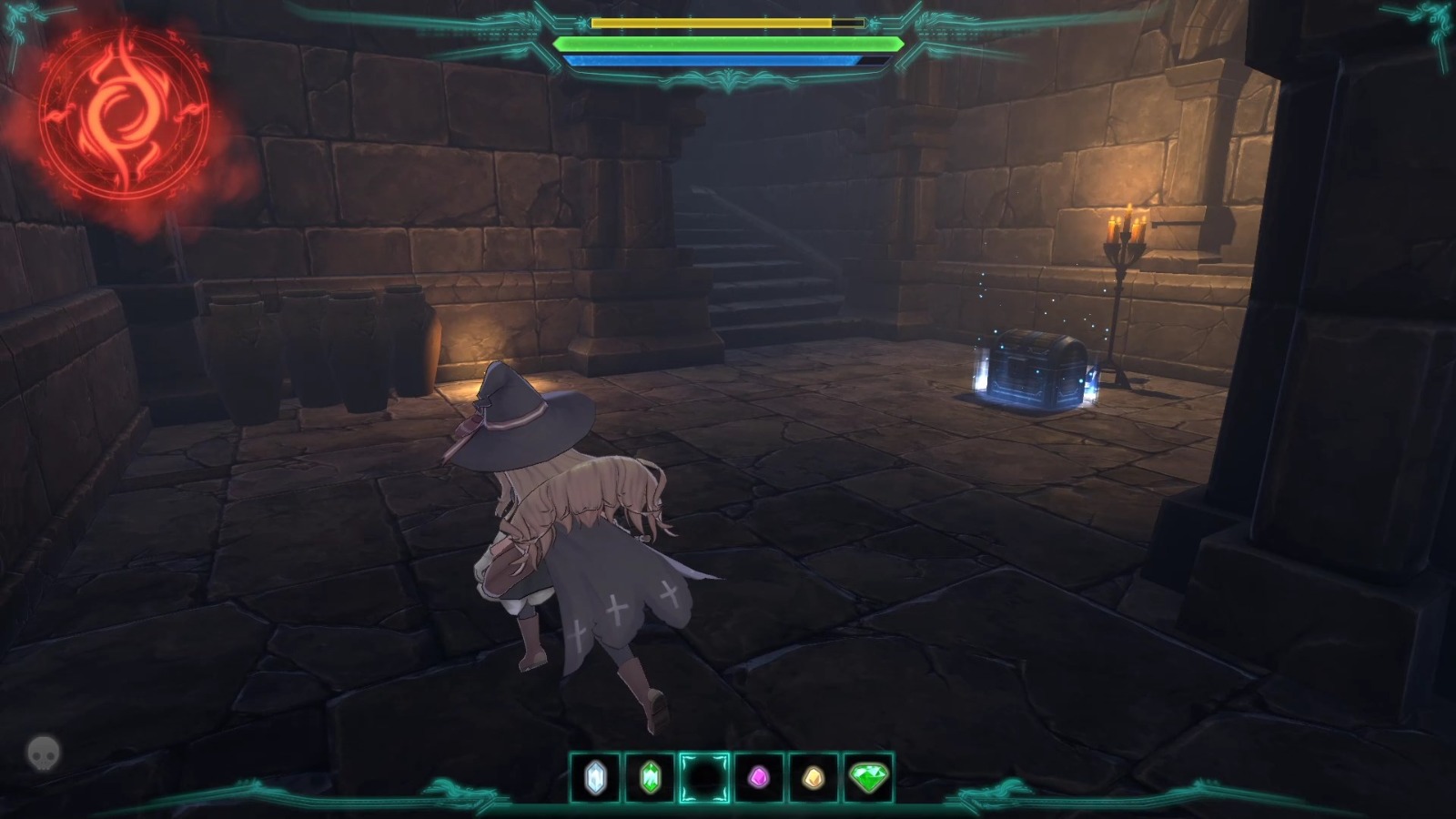Select the pink gem in the hotbar
This screenshot has height=819, width=1456.
761,777
